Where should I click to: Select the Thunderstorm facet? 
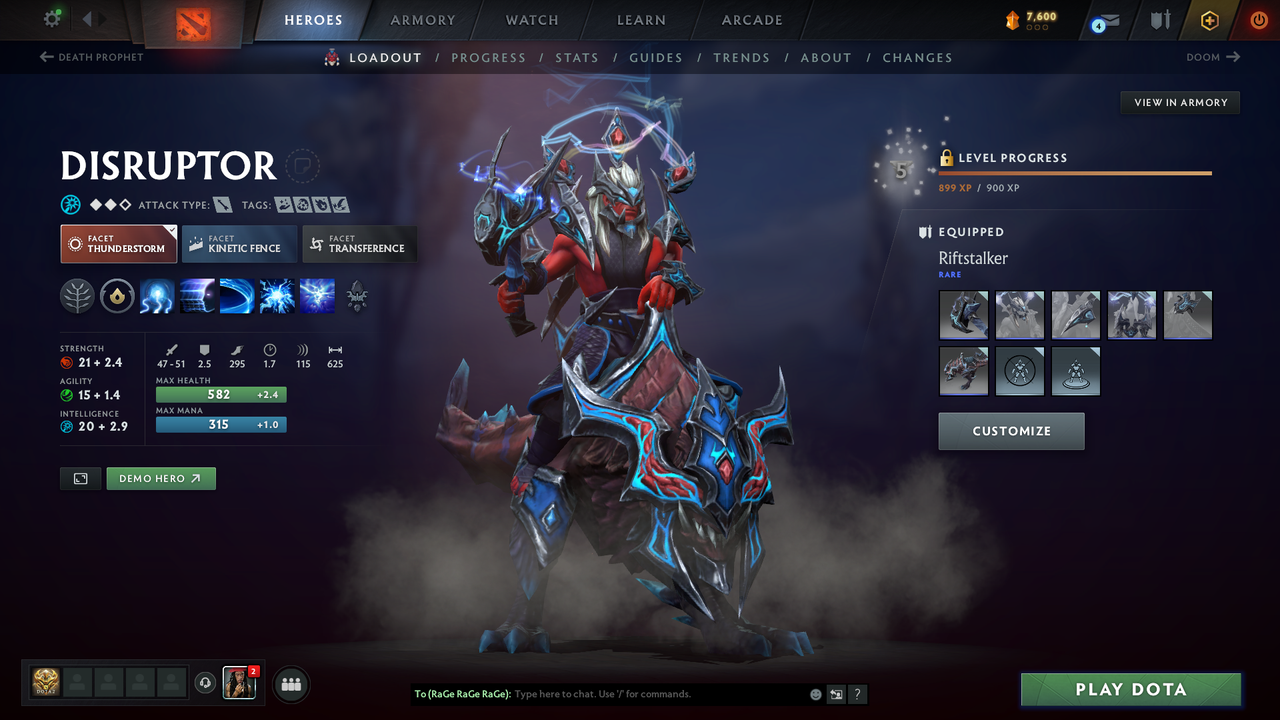click(118, 243)
